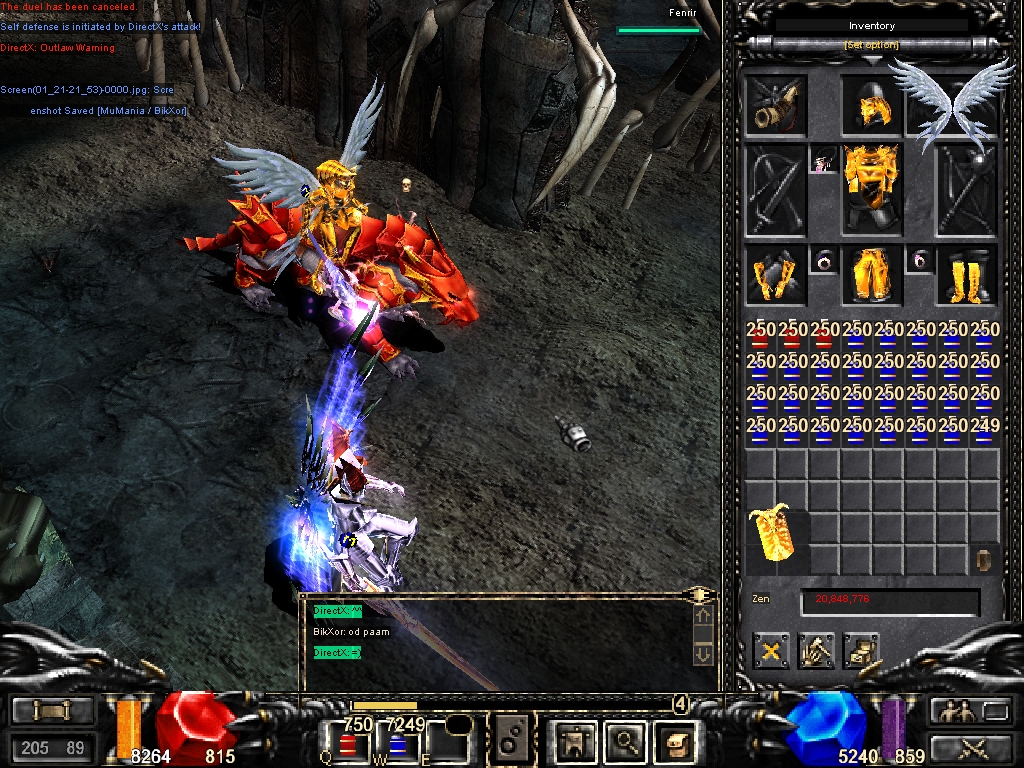The image size is (1024, 768).
Task: Close the inventory with the X button
Action: point(771,651)
